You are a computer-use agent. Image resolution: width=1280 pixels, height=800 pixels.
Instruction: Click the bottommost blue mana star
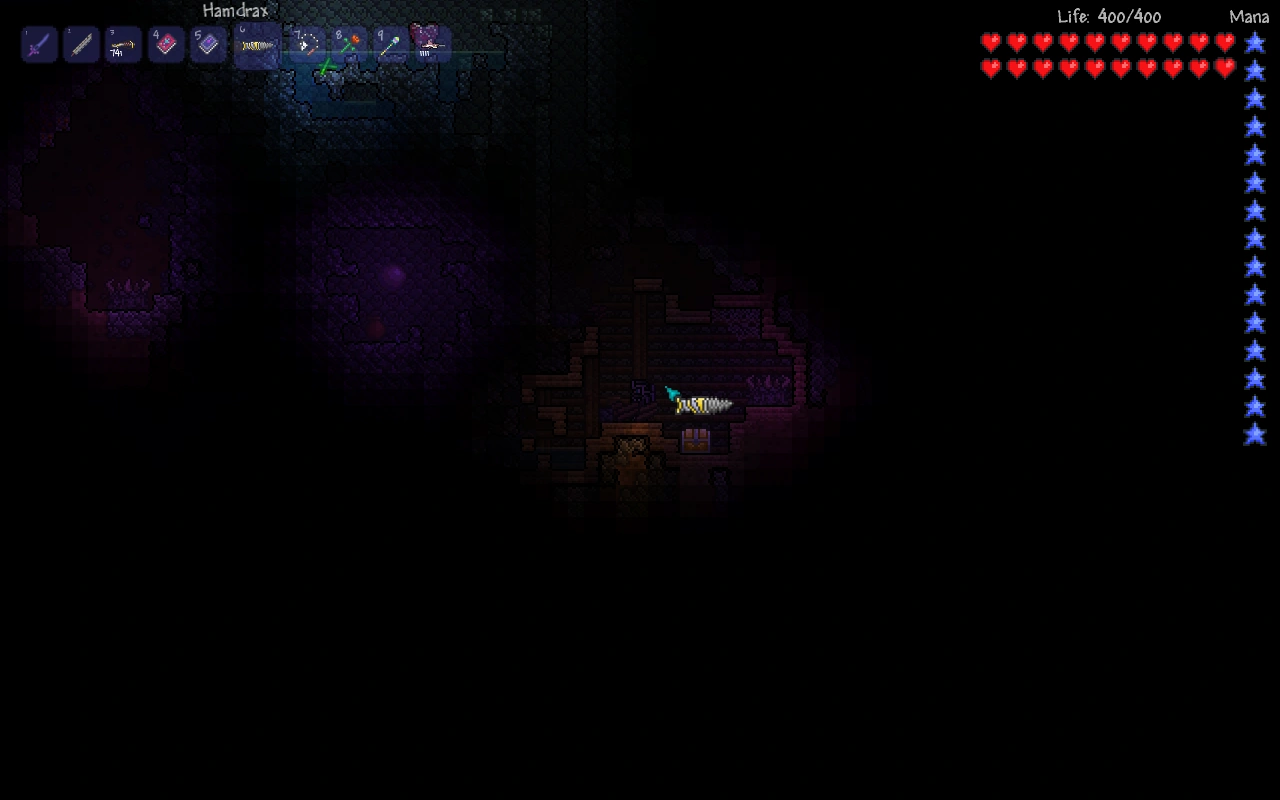[x=1253, y=435]
